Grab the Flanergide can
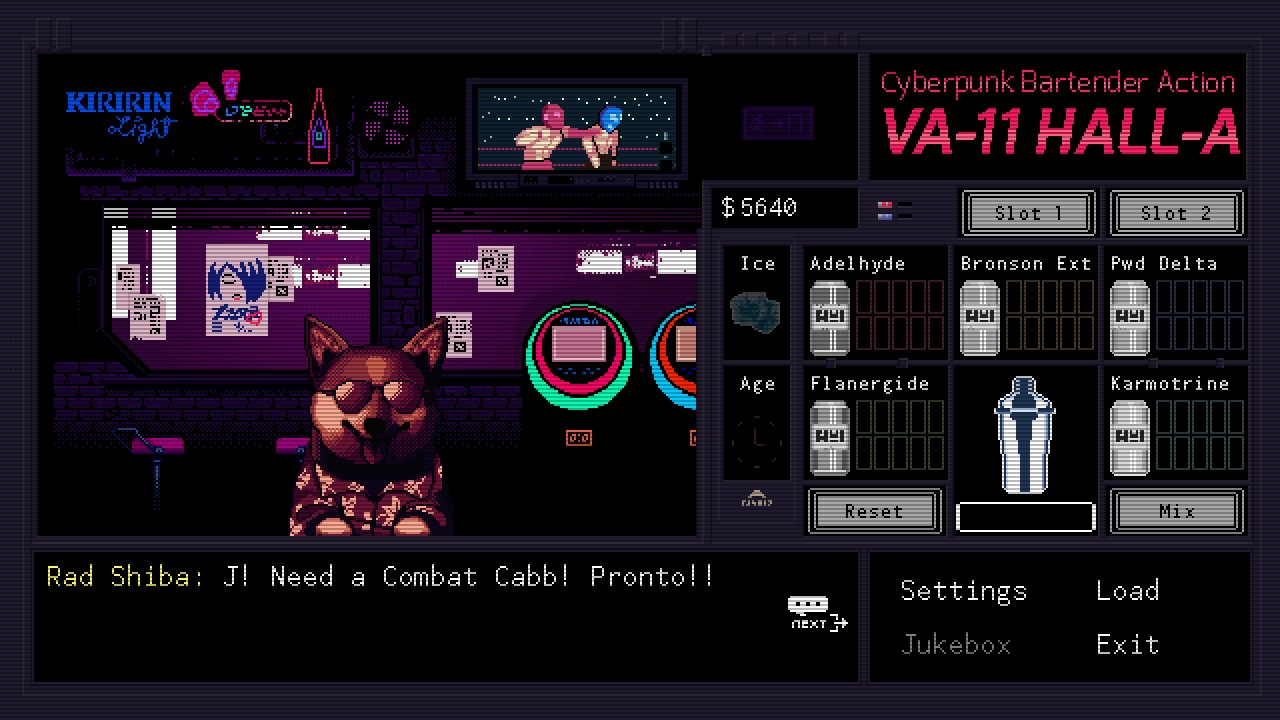The width and height of the screenshot is (1280, 720). pyautogui.click(x=829, y=437)
